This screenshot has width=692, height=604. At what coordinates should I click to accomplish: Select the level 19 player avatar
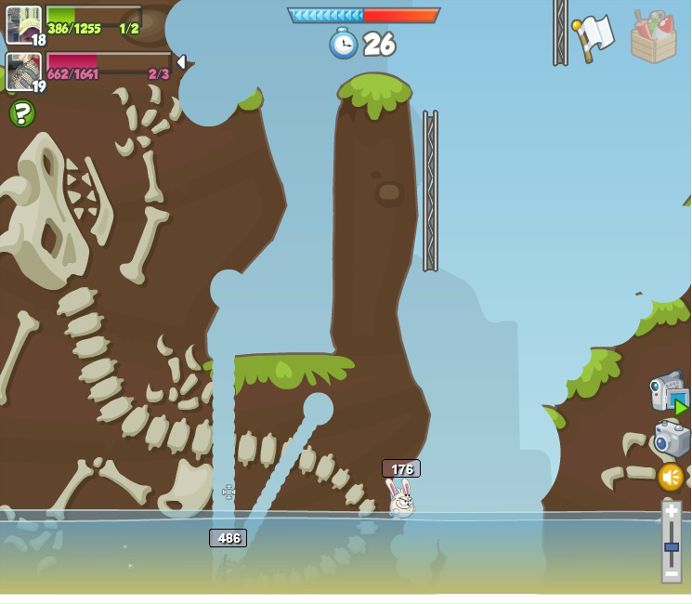23,72
